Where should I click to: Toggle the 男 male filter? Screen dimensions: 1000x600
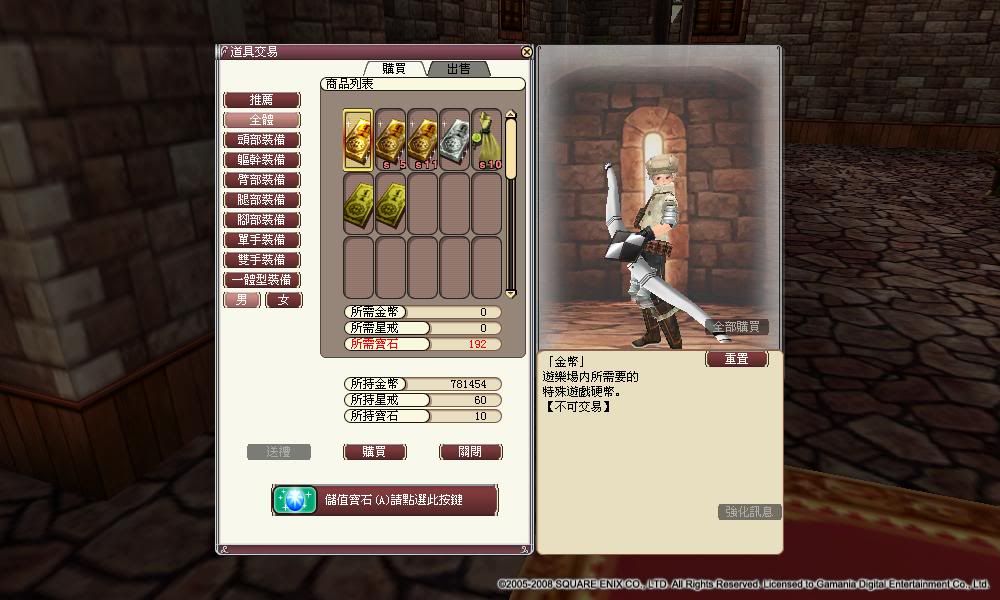point(242,300)
